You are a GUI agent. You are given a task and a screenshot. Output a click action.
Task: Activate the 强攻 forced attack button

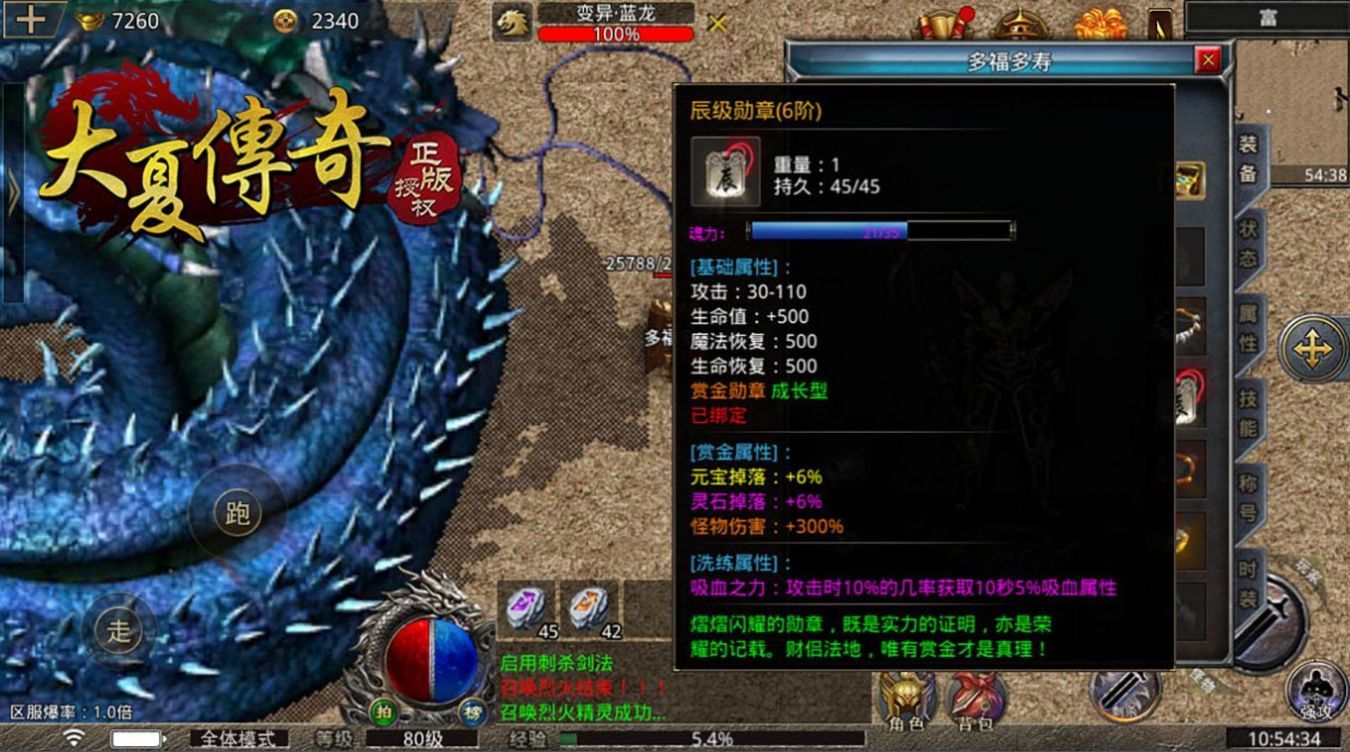[1316, 692]
